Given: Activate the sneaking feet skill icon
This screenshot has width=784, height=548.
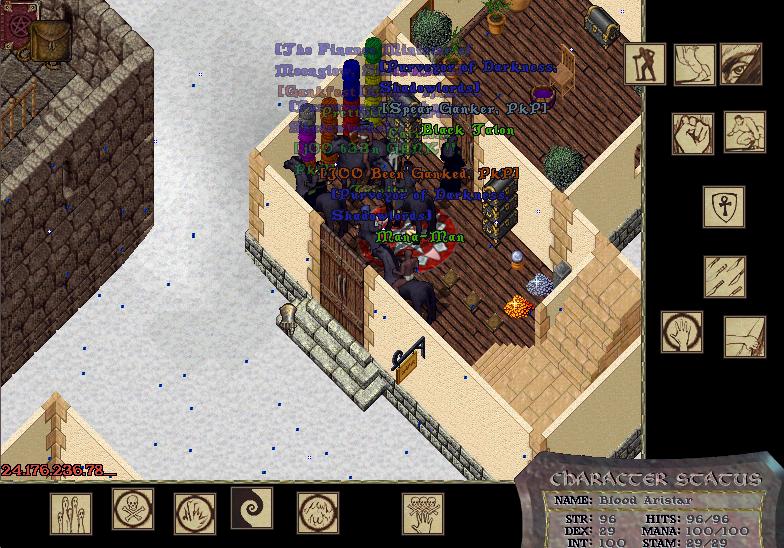Looking at the screenshot, I should (694, 64).
